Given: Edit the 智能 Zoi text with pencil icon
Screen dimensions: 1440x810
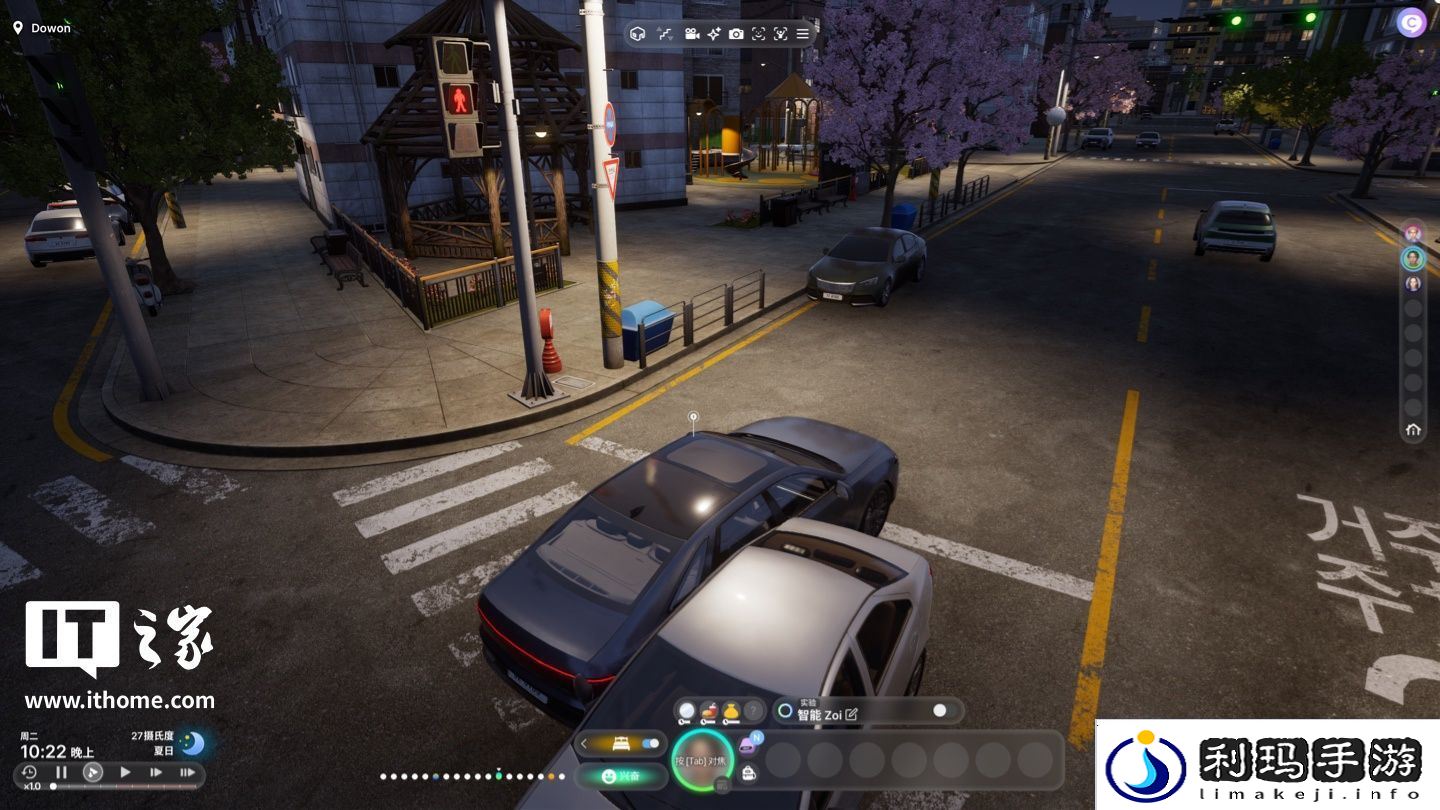Looking at the screenshot, I should point(851,715).
